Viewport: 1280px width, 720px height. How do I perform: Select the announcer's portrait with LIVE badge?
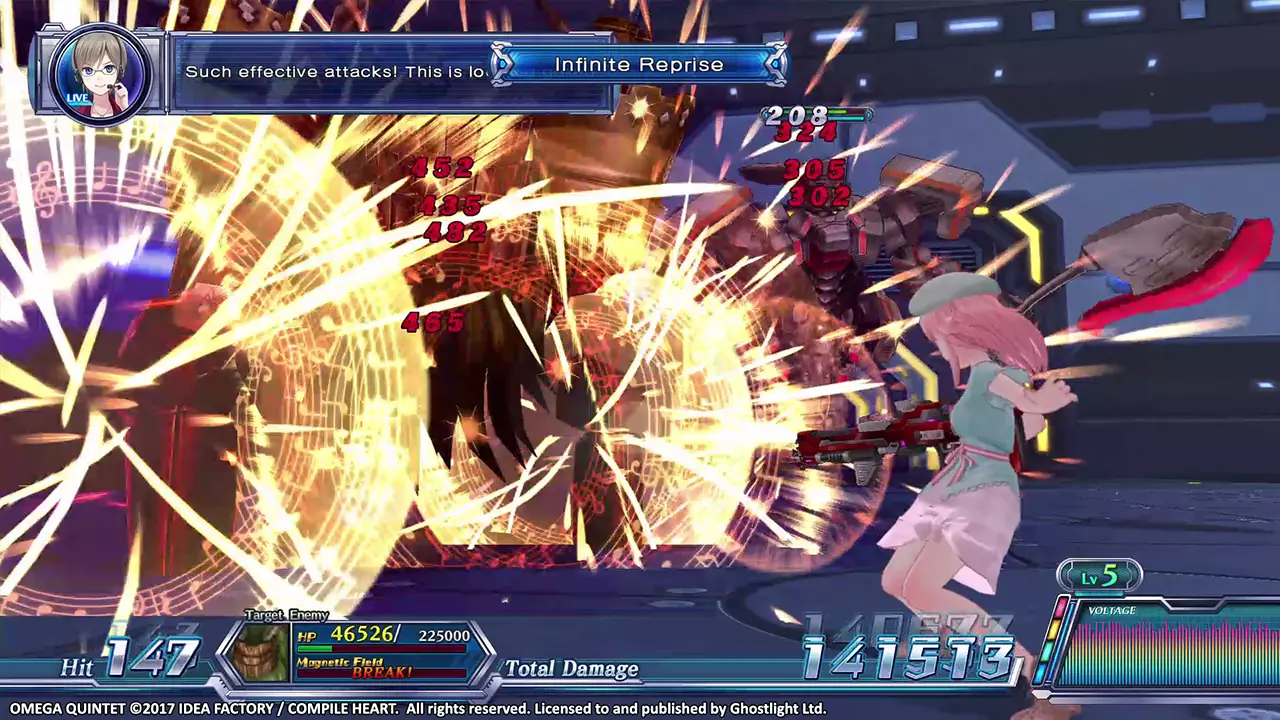click(x=100, y=73)
